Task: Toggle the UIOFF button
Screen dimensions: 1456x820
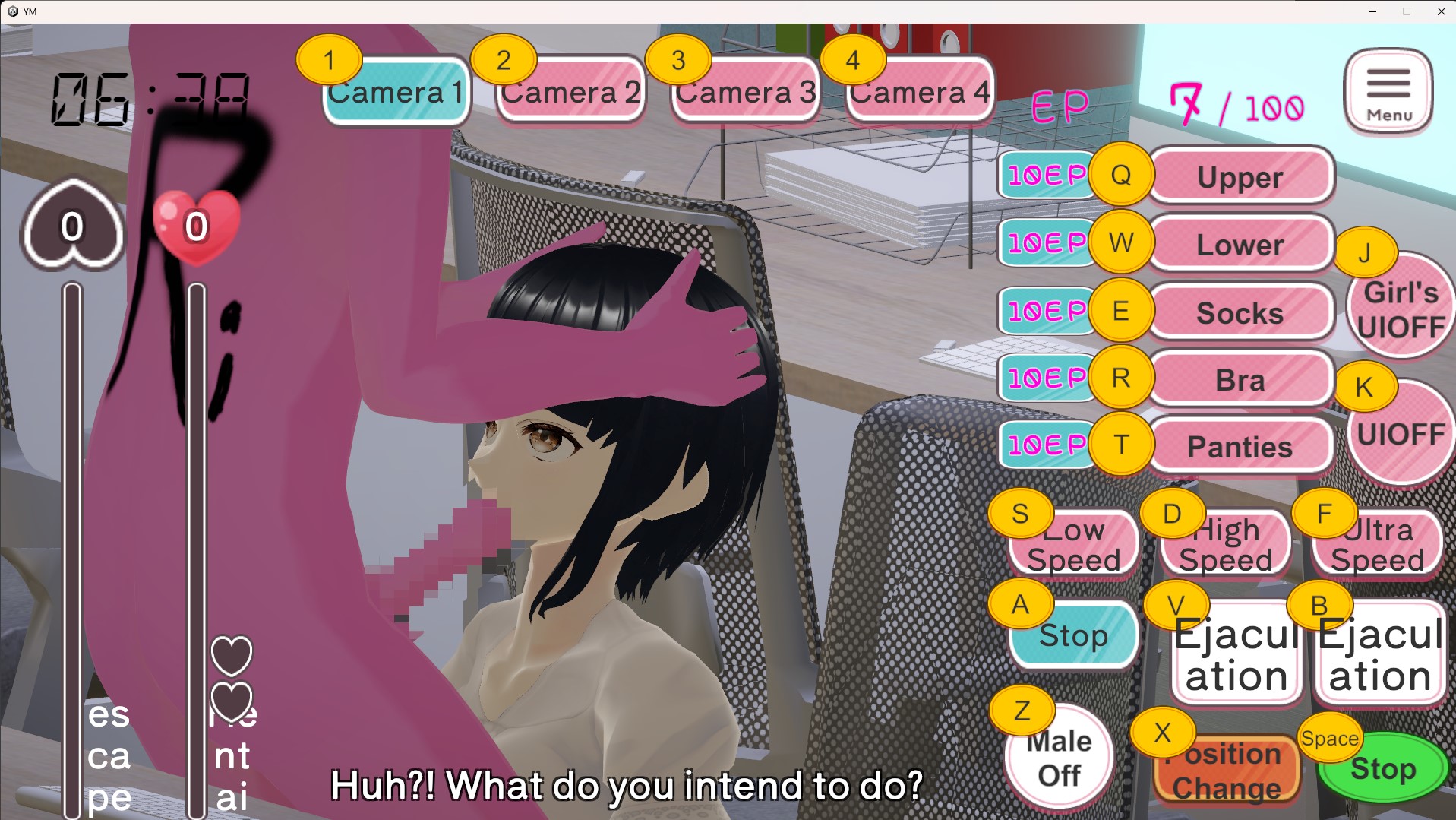Action: click(x=1401, y=433)
